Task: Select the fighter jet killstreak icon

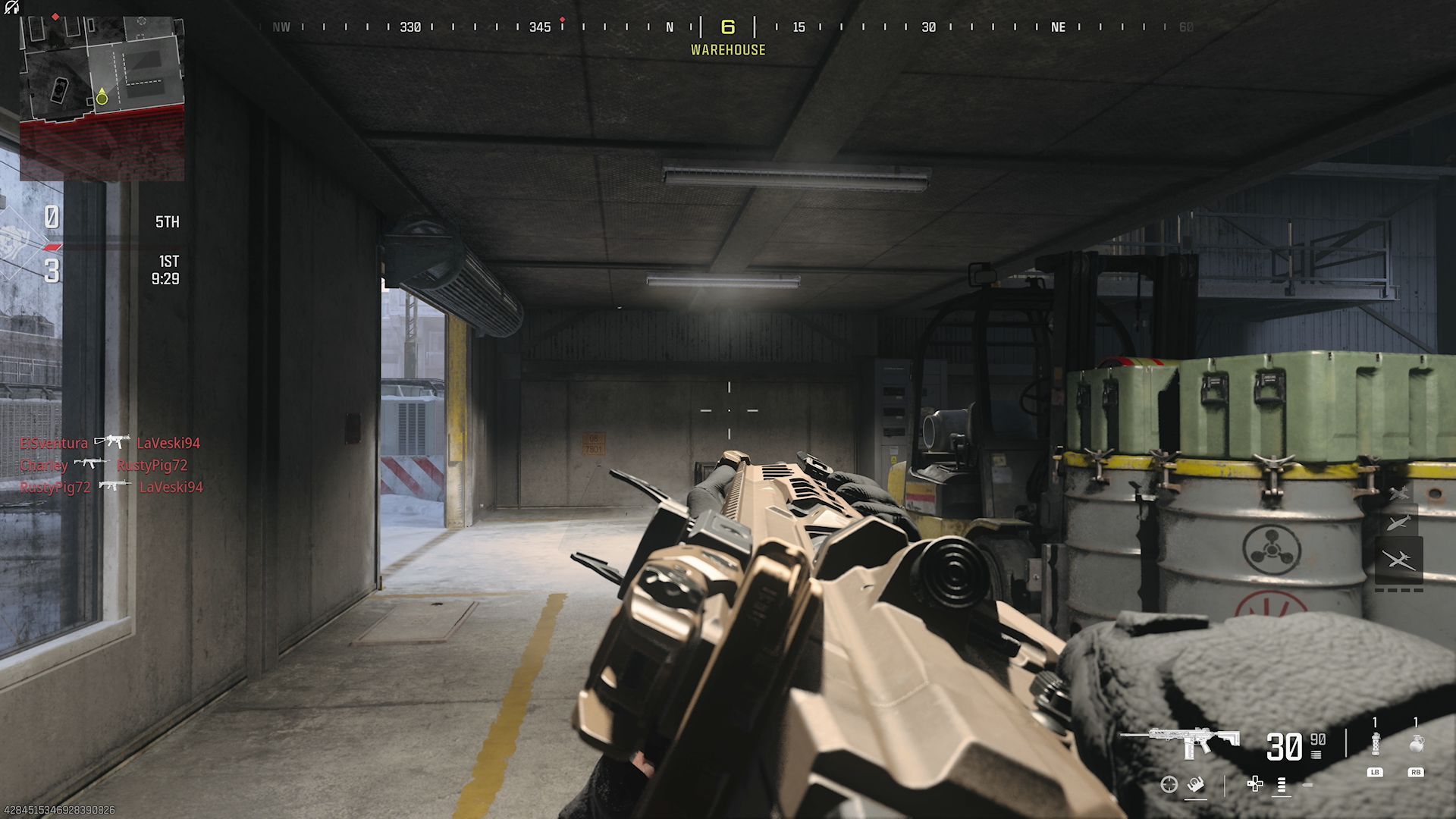Action: click(x=1398, y=493)
